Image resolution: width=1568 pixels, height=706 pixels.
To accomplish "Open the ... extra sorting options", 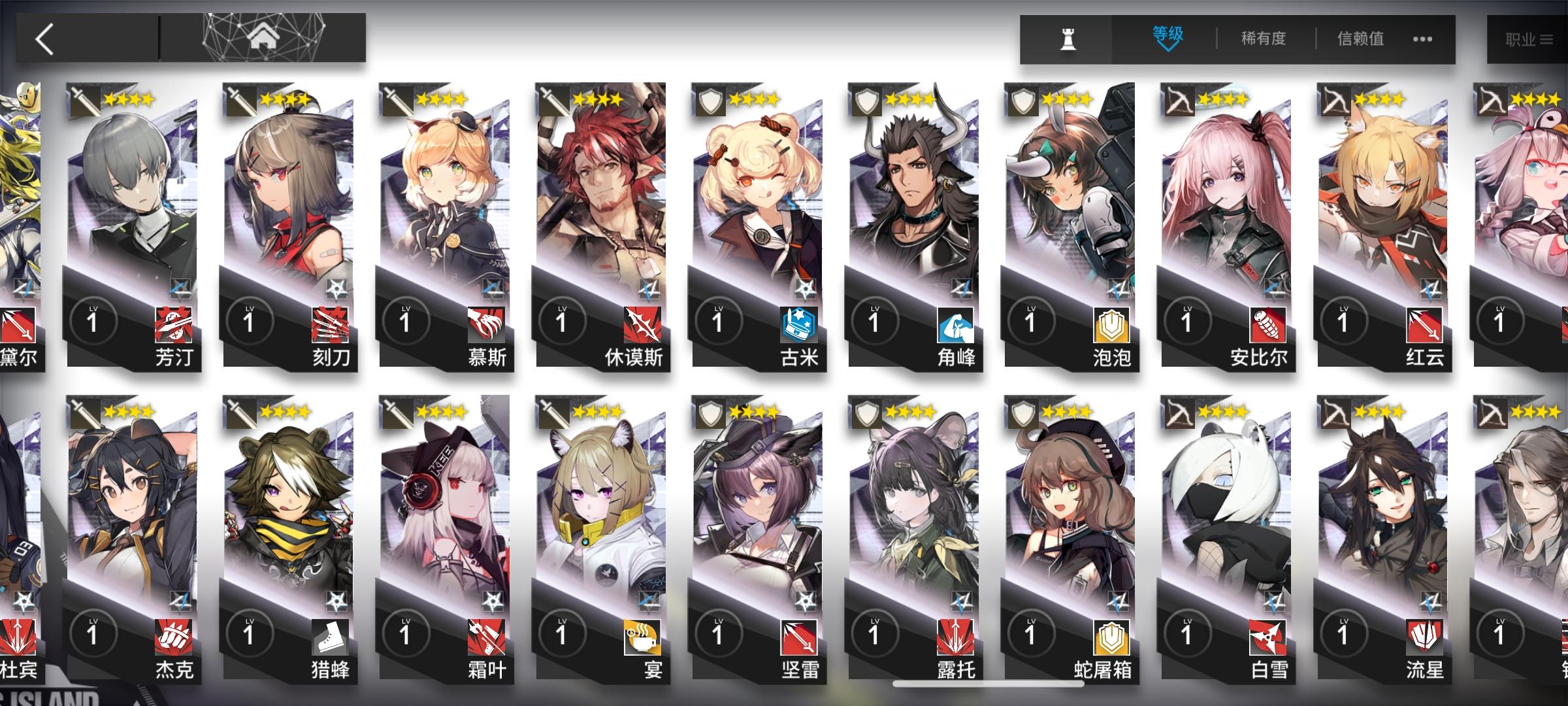I will tap(1422, 39).
